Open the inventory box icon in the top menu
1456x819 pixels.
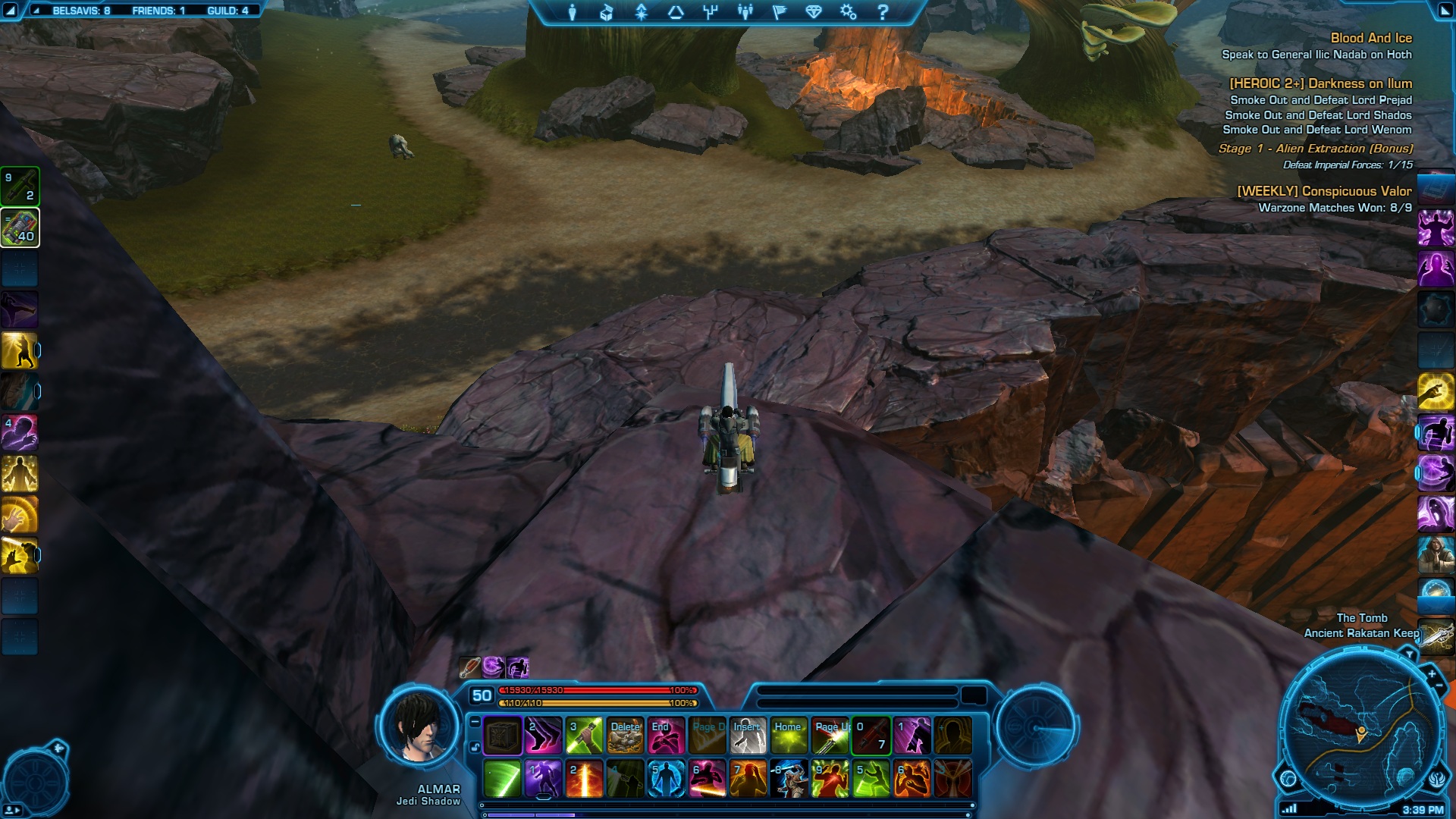pyautogui.click(x=607, y=12)
